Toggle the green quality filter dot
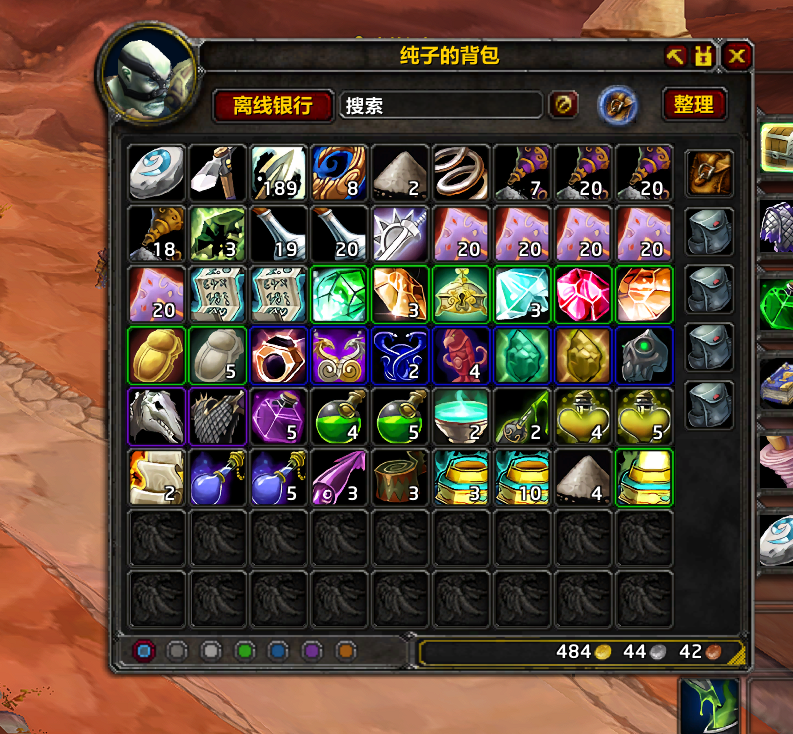 click(x=244, y=651)
